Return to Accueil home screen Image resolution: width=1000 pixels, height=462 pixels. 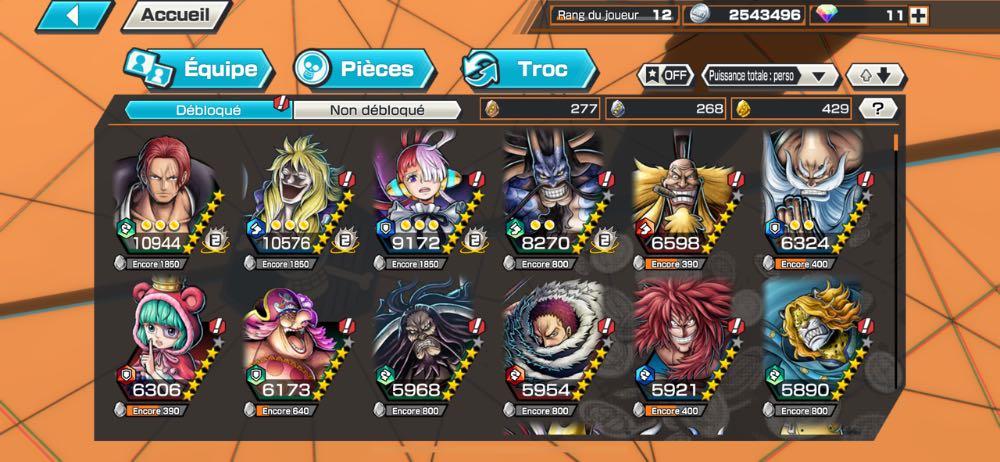pyautogui.click(x=175, y=15)
